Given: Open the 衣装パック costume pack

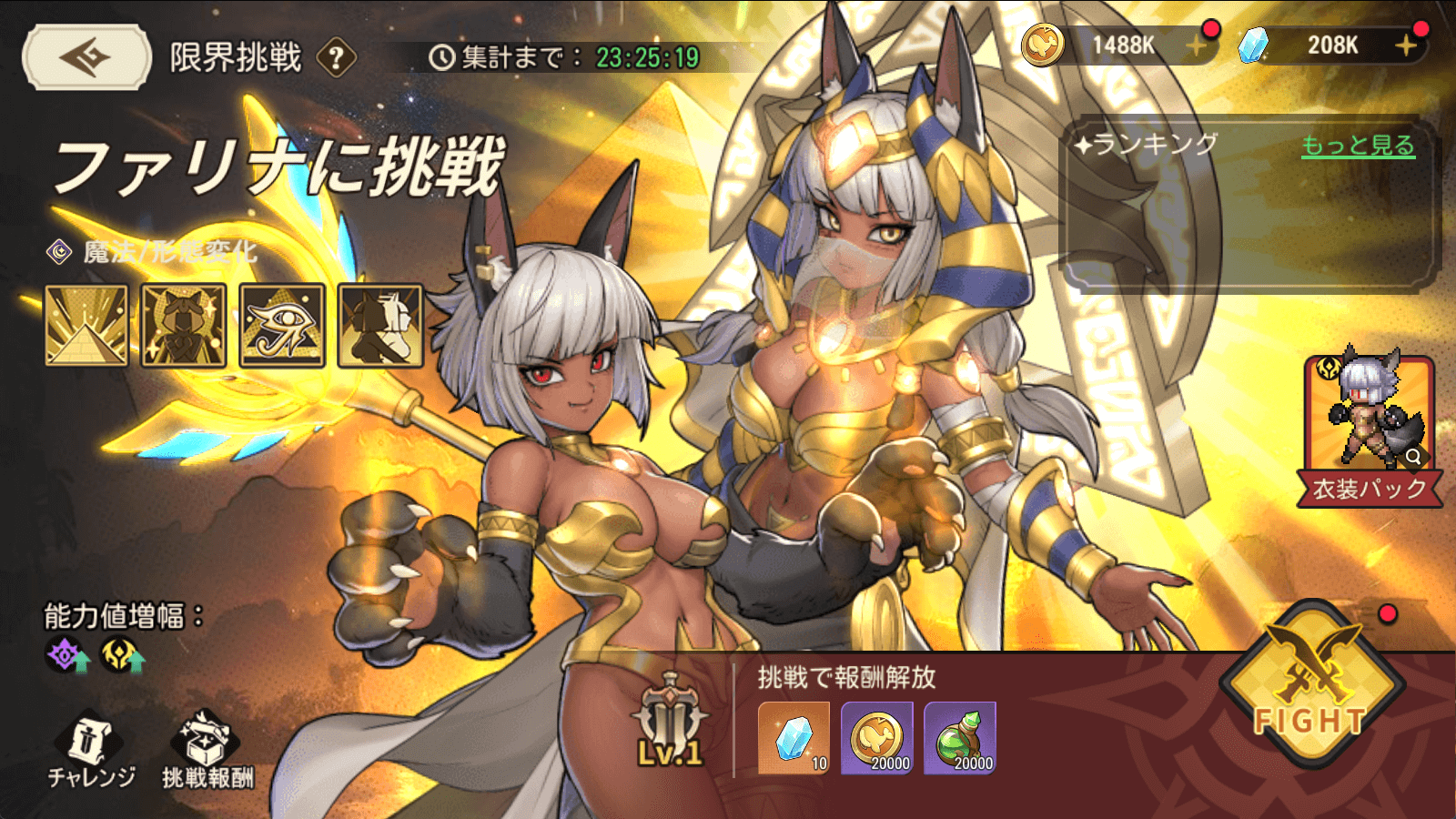Looking at the screenshot, I should pos(1369,428).
